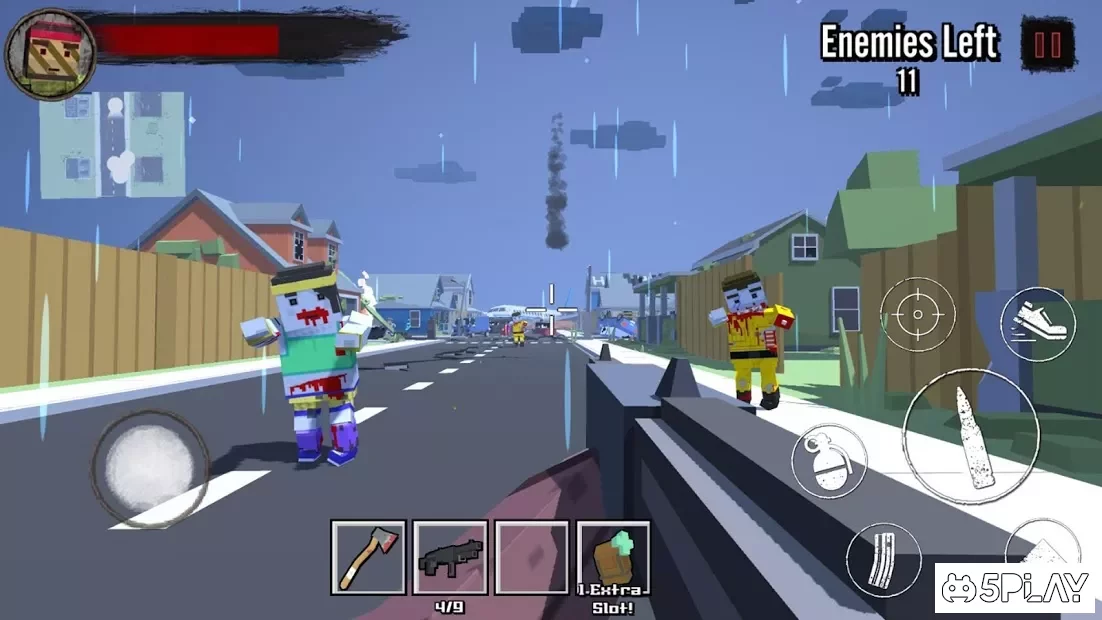Viewport: 1102px width, 620px height.
Task: Pause the game with the pause button
Action: 1048,44
